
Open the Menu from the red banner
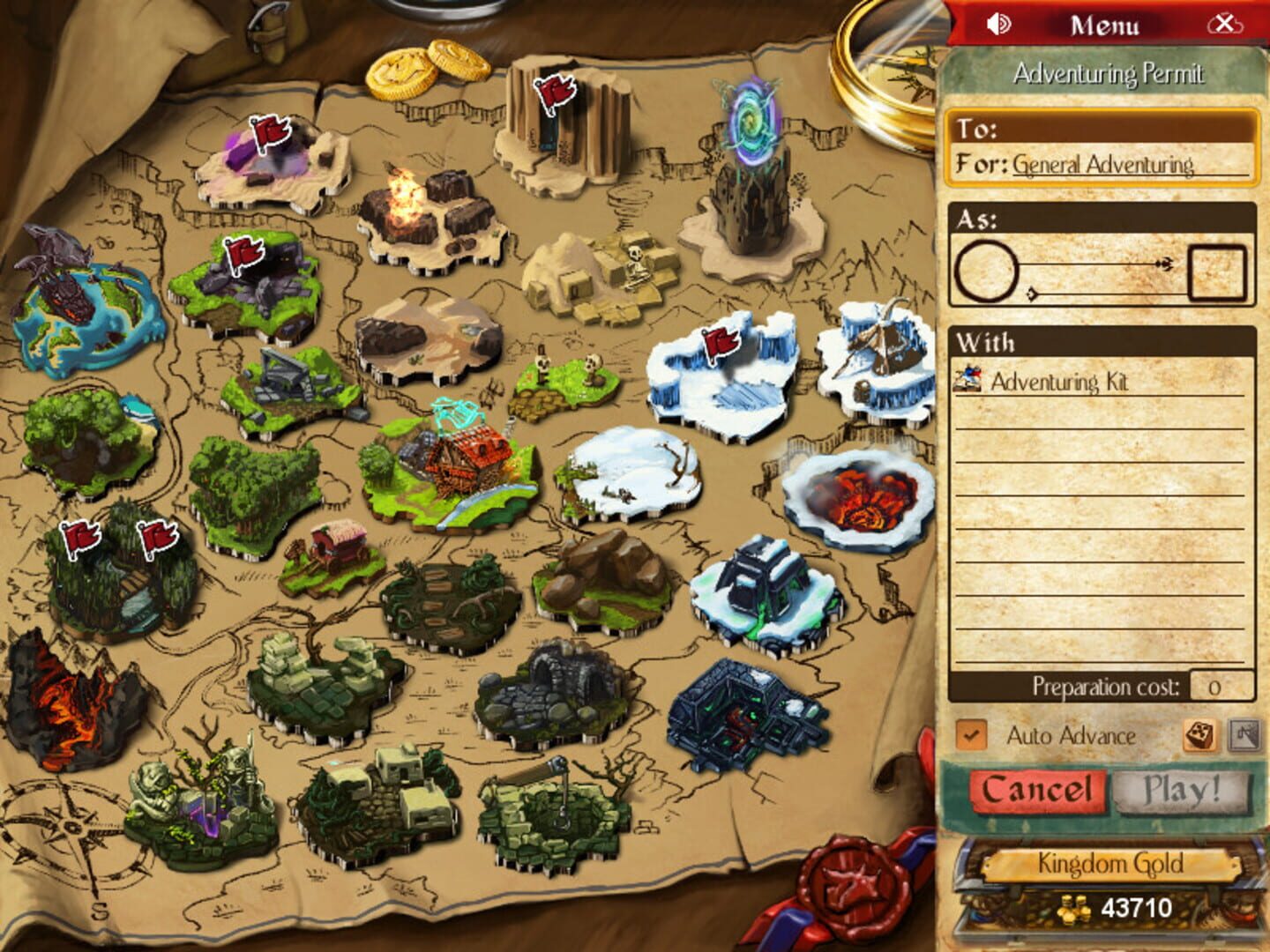pos(1105,24)
